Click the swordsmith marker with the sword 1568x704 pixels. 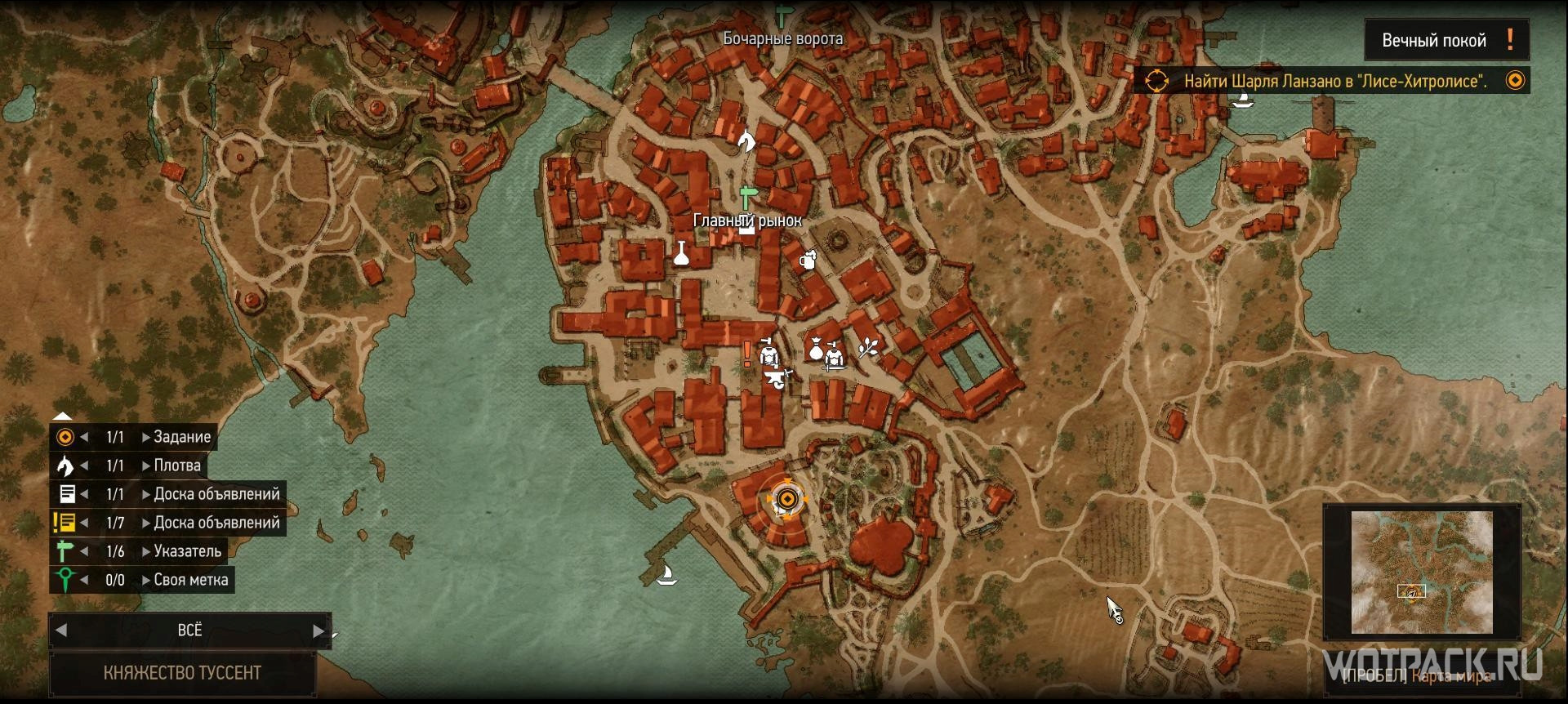tap(835, 358)
